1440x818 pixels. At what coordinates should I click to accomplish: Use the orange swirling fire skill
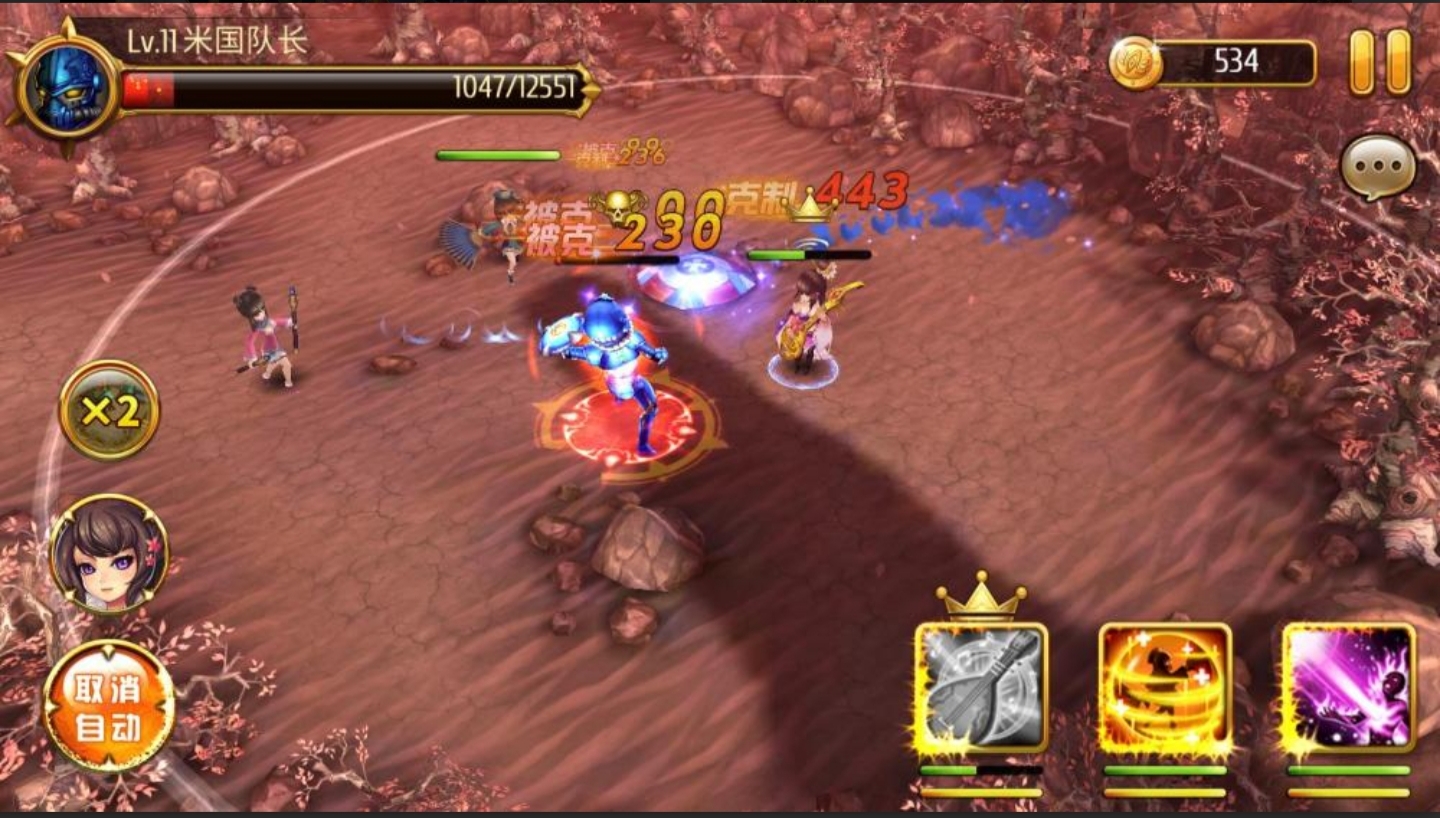(1165, 689)
